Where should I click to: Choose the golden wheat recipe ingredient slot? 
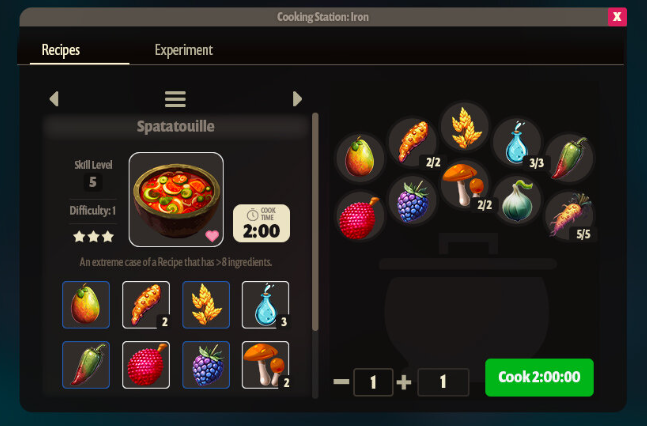206,304
